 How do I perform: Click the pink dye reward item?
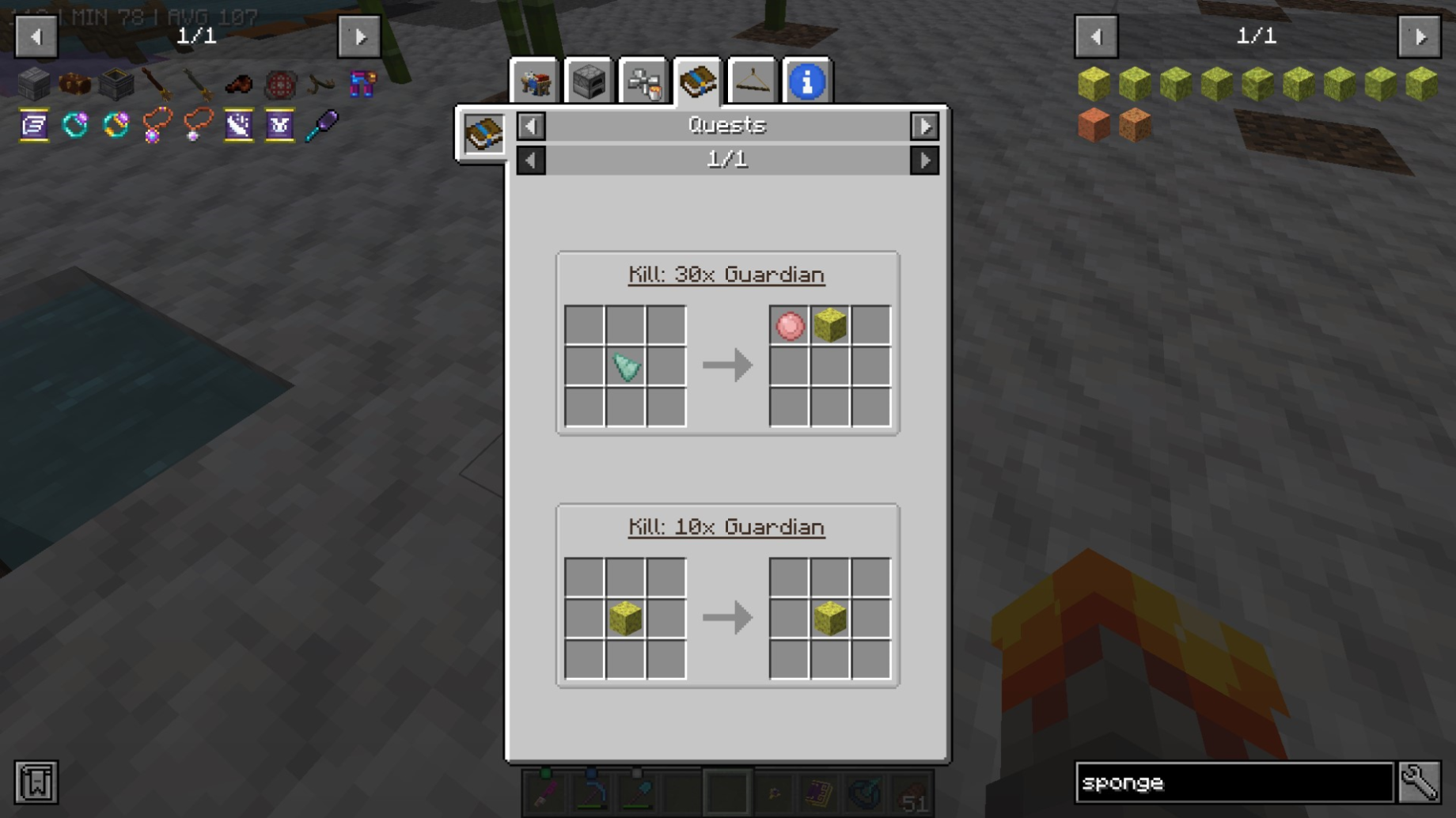(x=788, y=326)
